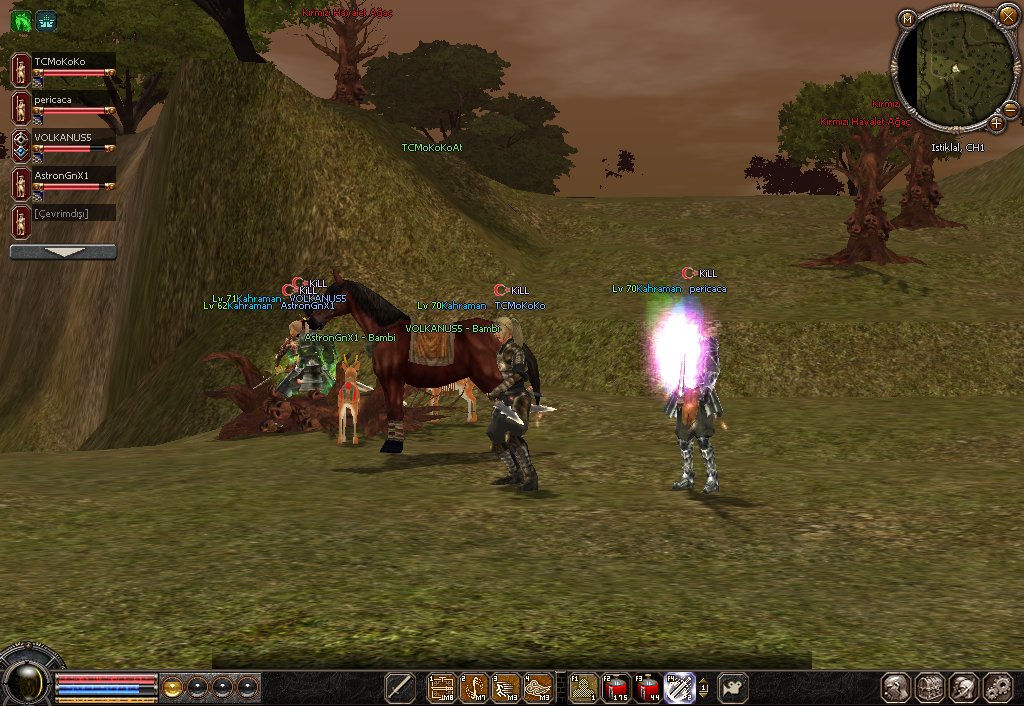Click the green horse buff icon
1024x706 pixels.
point(22,20)
